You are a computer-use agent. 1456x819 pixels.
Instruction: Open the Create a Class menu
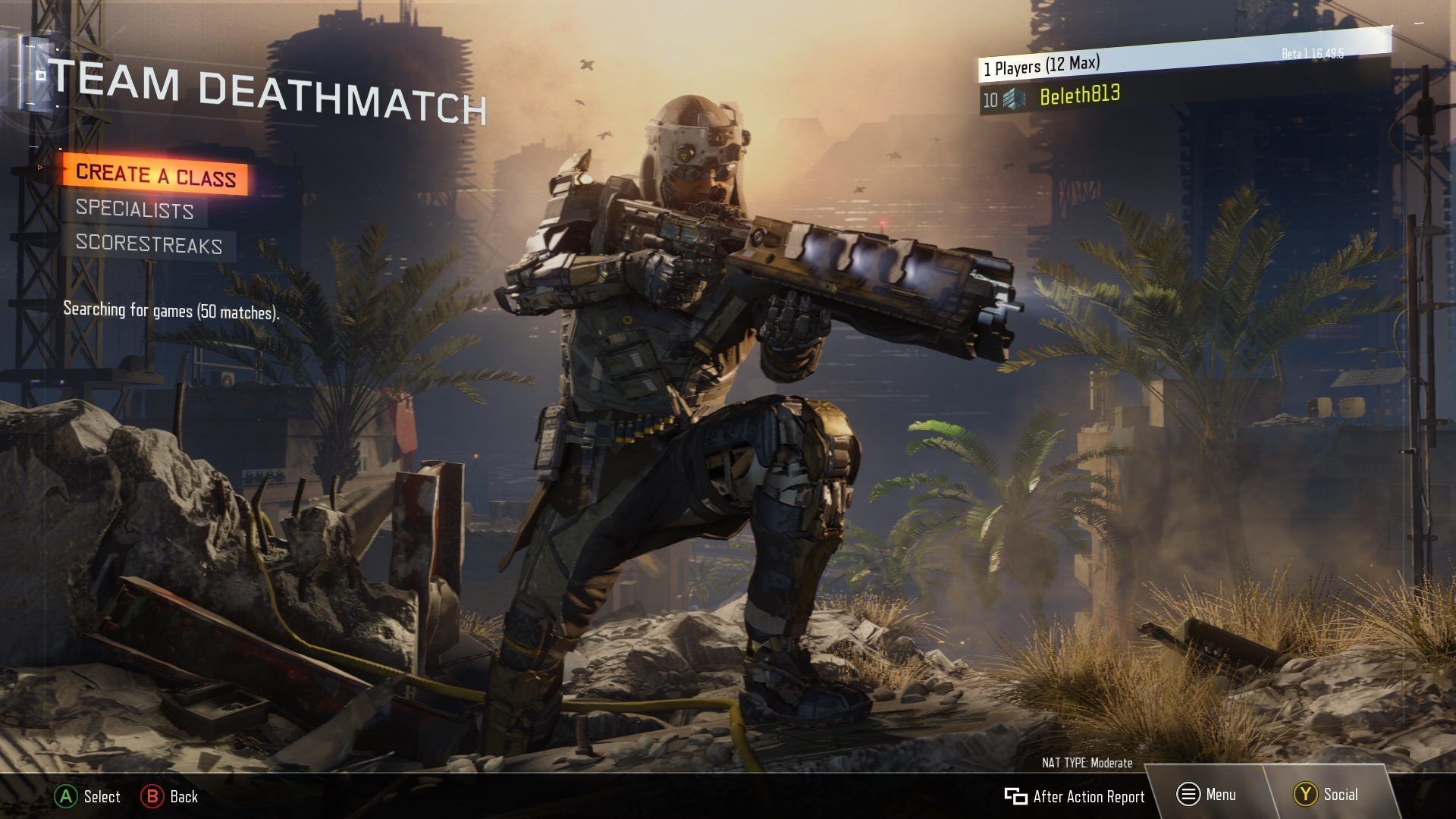coord(155,175)
